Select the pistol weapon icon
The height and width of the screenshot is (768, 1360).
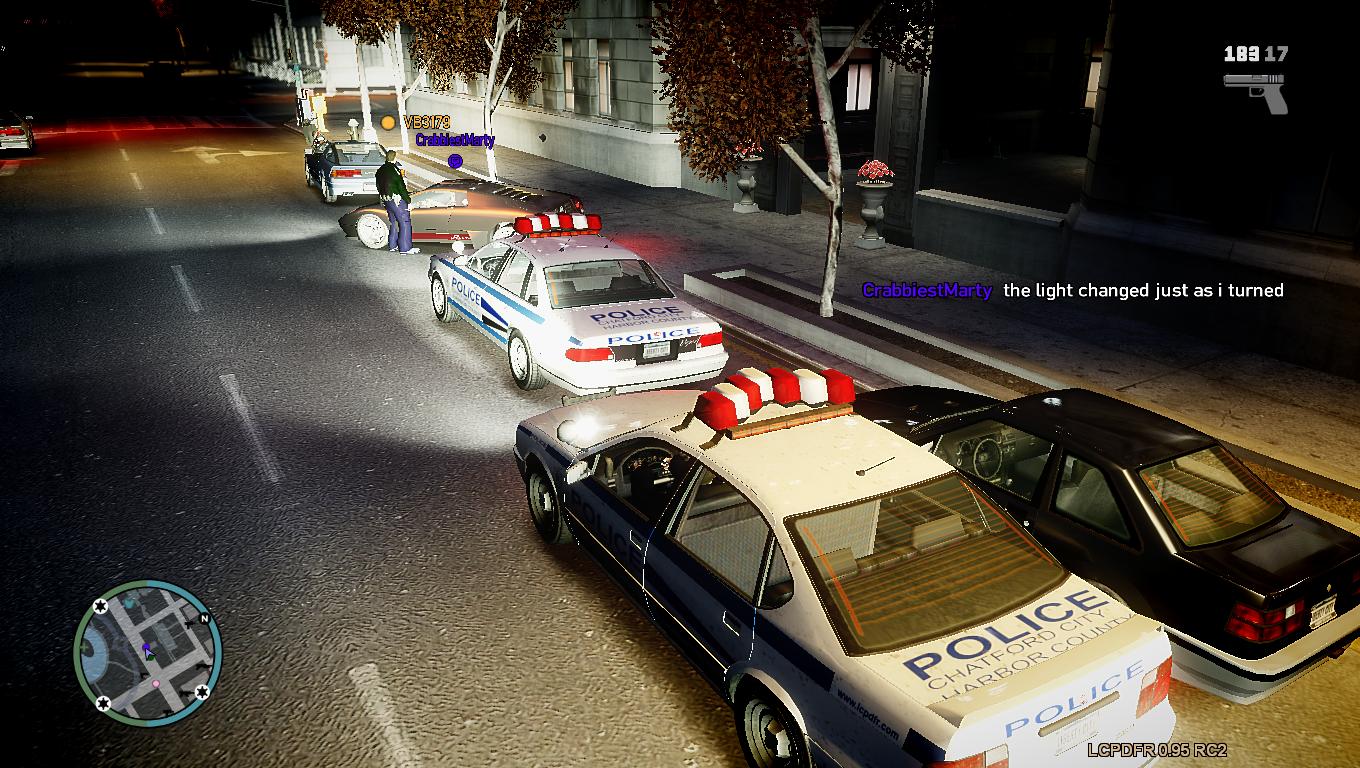point(1256,91)
